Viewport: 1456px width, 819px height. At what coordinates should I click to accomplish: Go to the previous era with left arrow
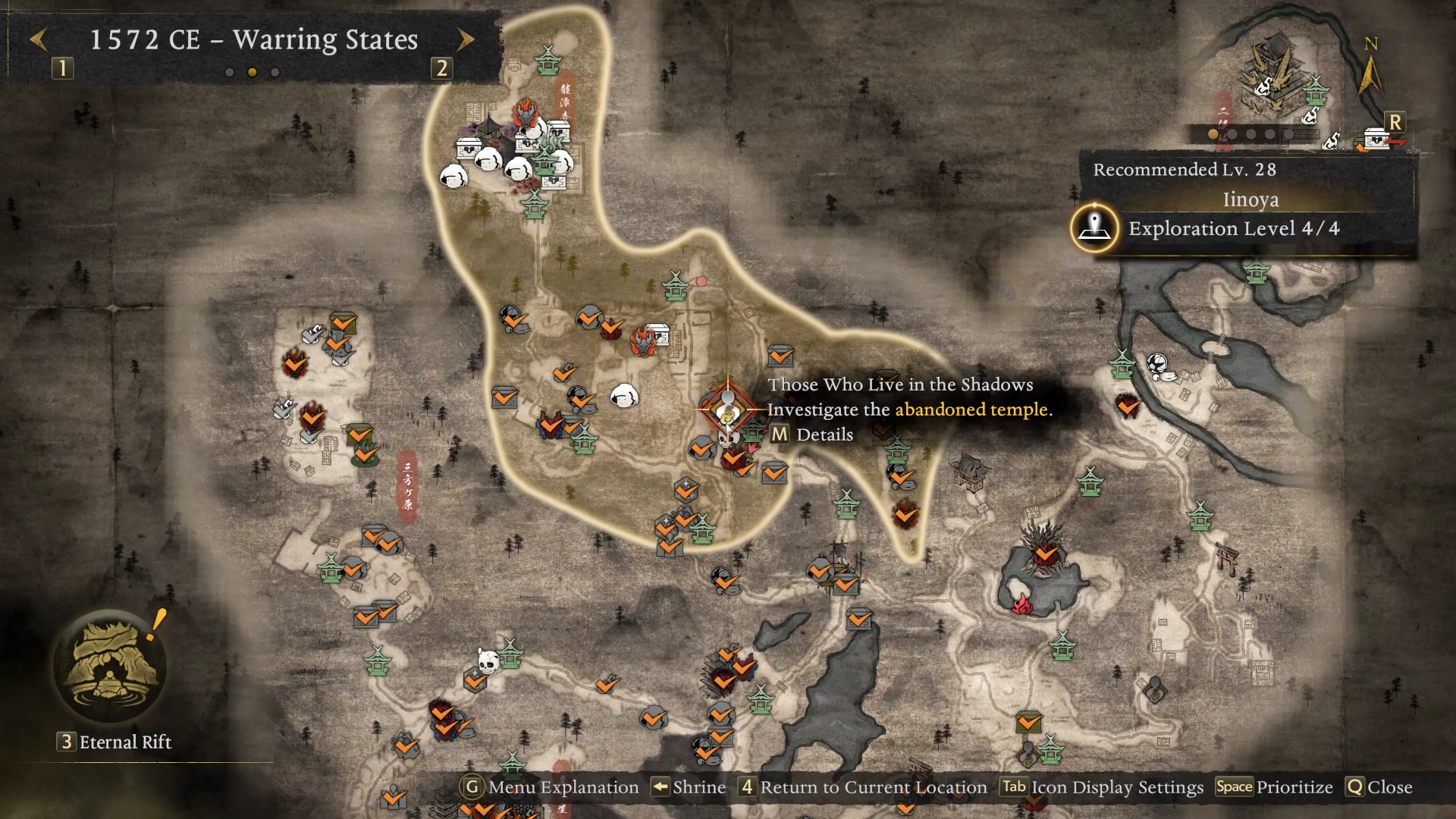(x=39, y=39)
